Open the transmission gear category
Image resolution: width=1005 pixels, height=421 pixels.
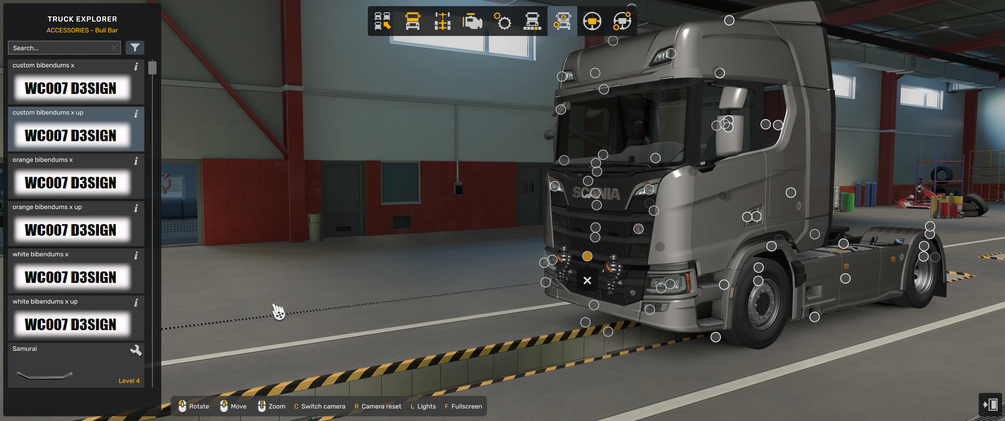tap(502, 22)
